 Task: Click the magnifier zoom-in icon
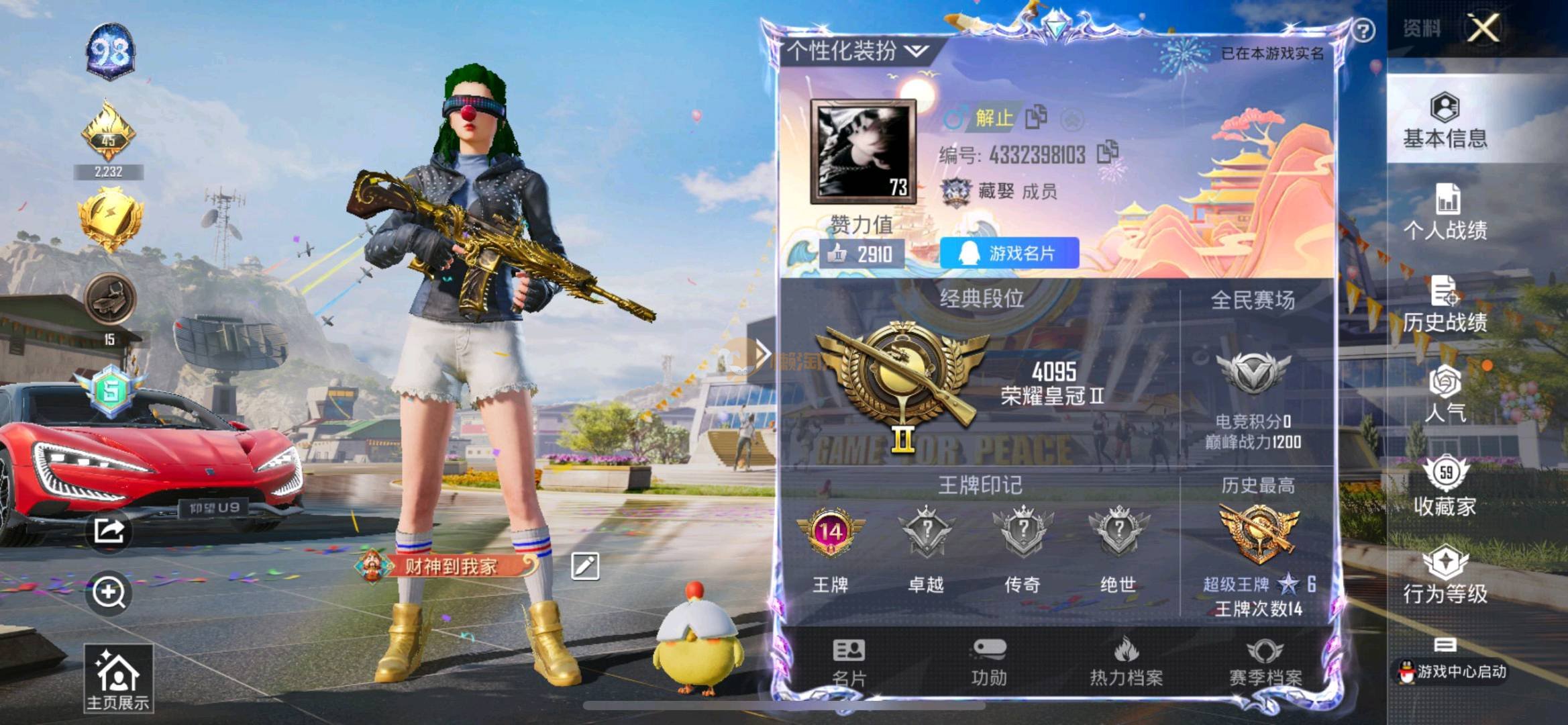click(109, 593)
